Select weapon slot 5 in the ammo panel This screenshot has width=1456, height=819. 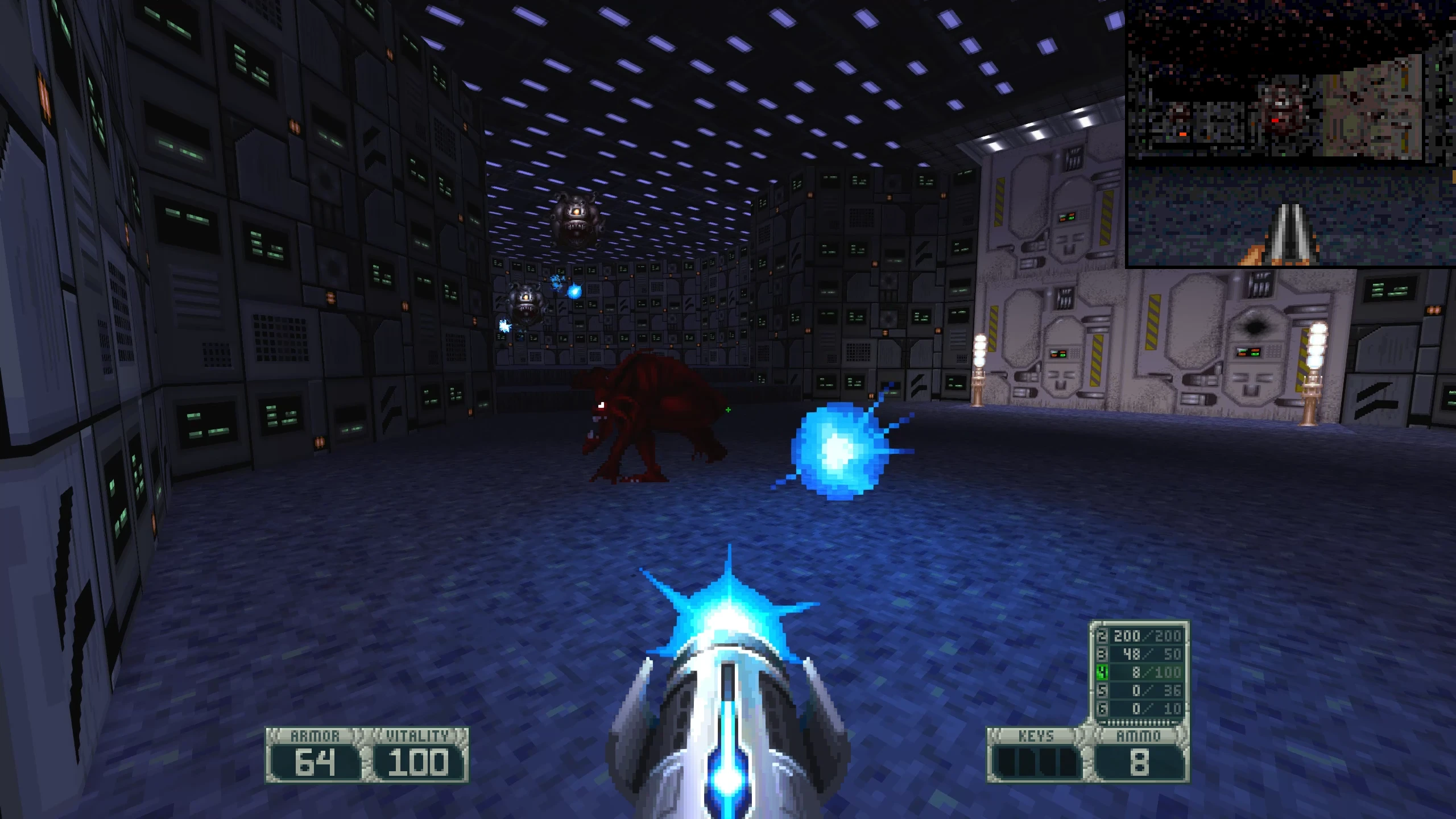(x=1103, y=690)
